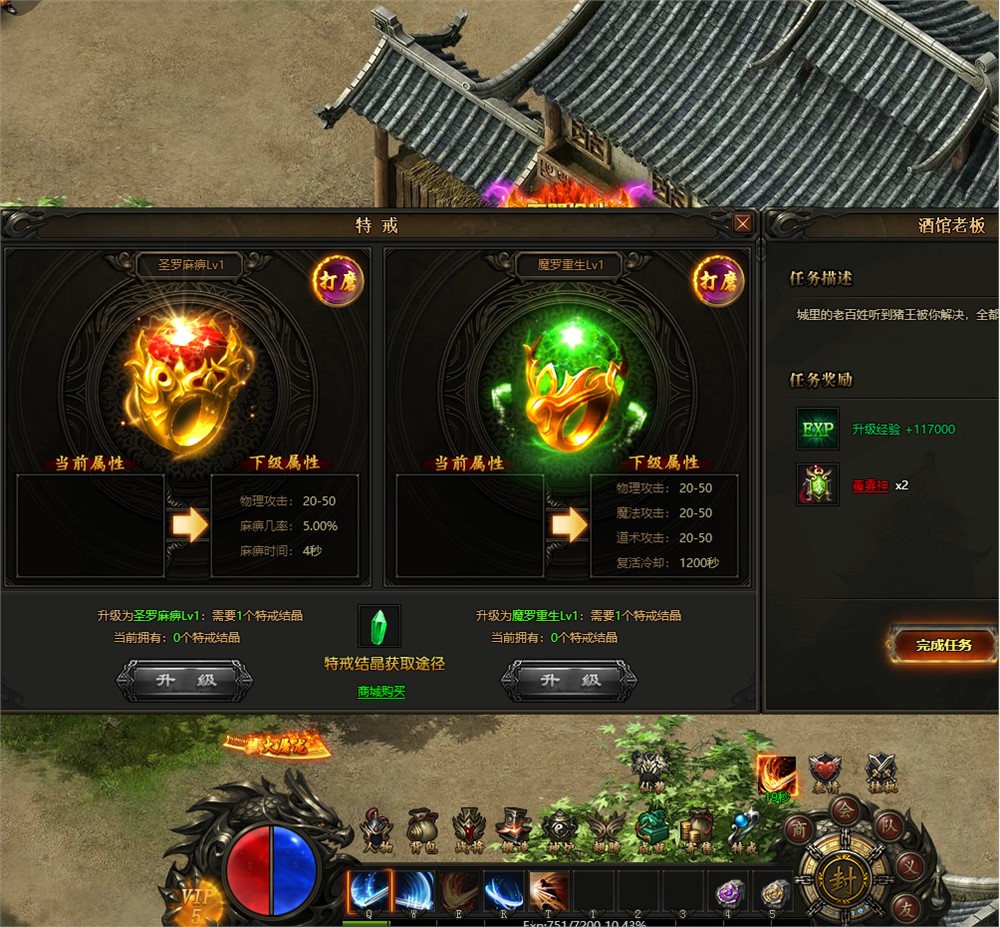The height and width of the screenshot is (927, 1000).
Task: Use the purple stone in slot 4
Action: pos(730,892)
